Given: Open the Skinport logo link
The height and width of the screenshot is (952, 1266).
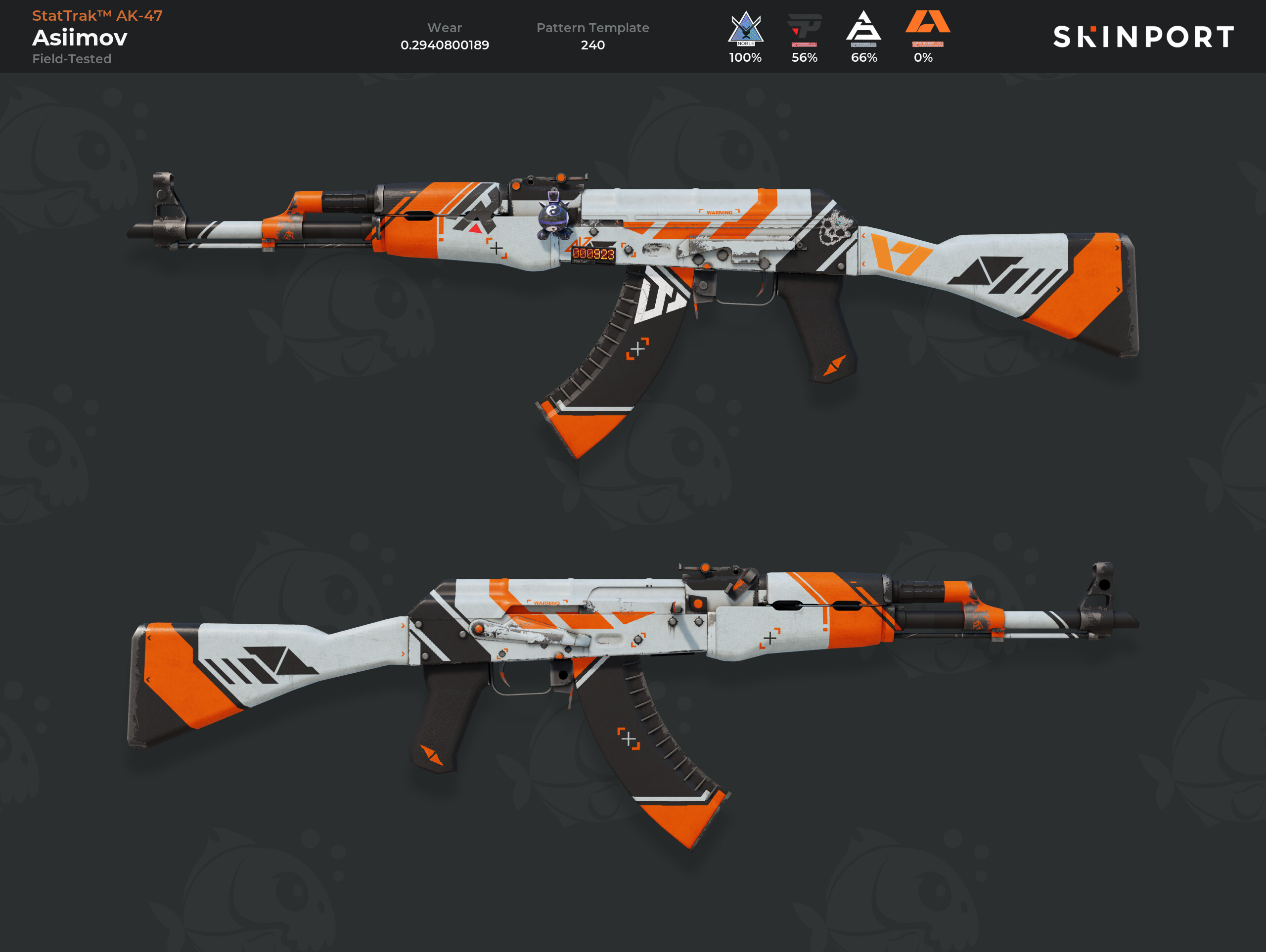Looking at the screenshot, I should pos(1143,37).
